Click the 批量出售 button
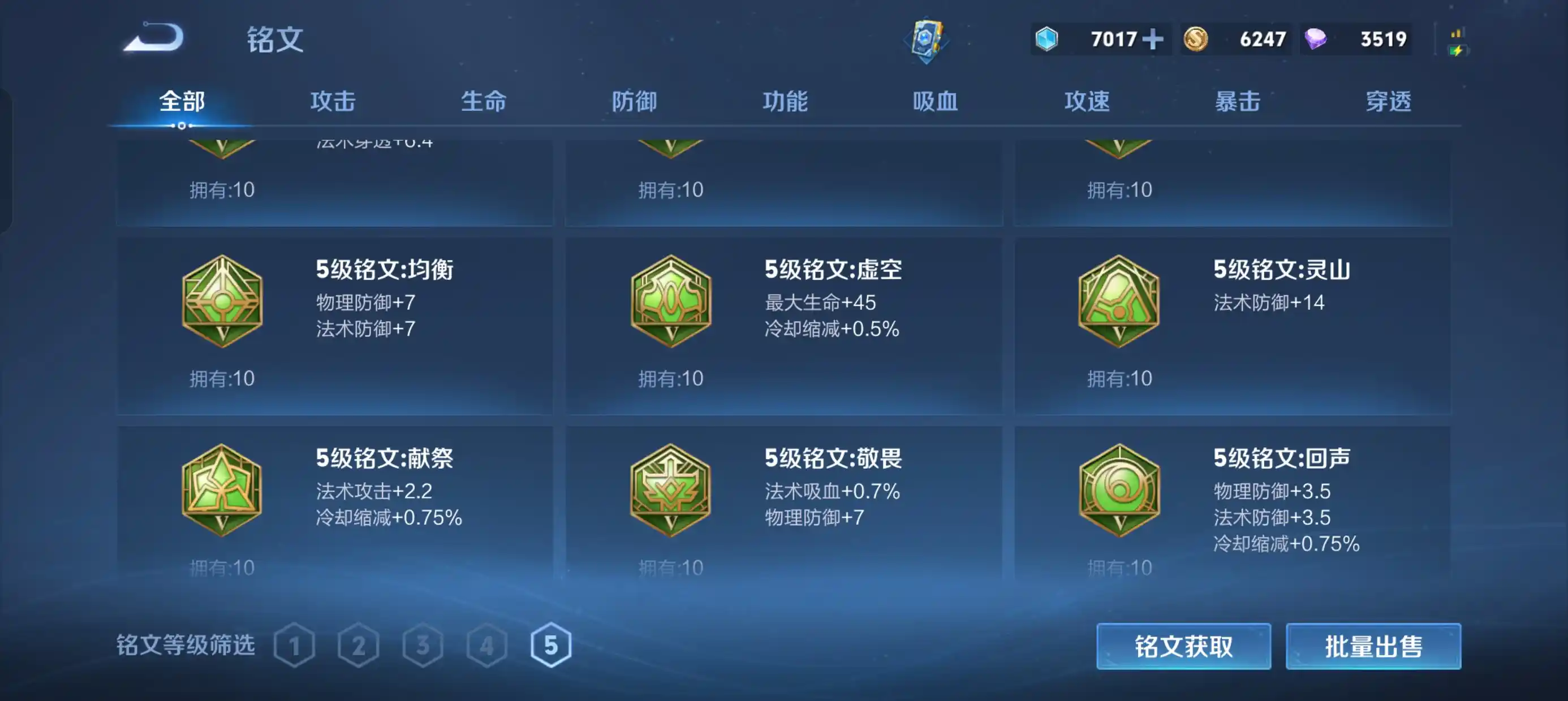1568x701 pixels. (x=1373, y=647)
